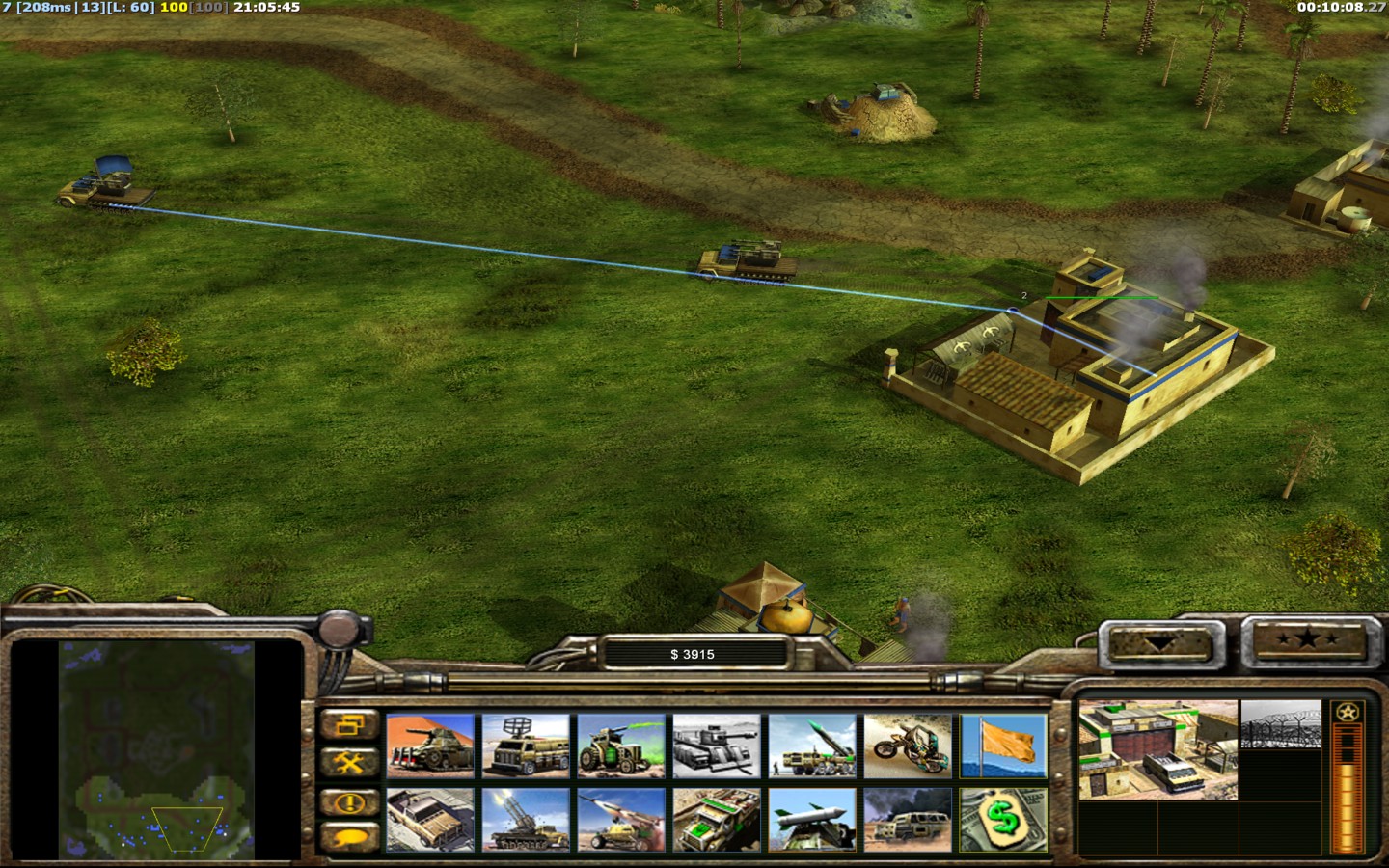Build a Rocket Buggy

621,820
